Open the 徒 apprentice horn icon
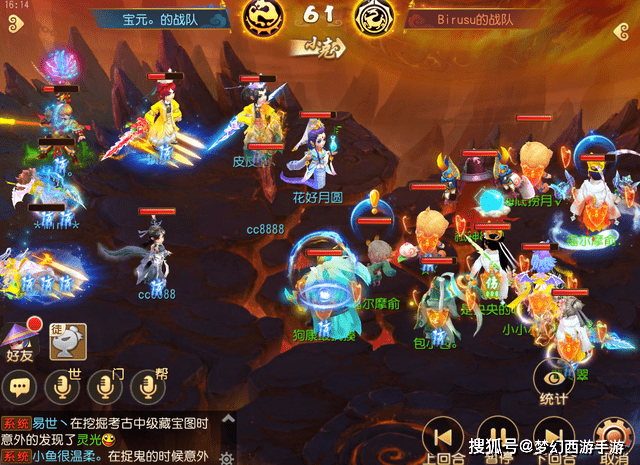The width and height of the screenshot is (640, 465). (x=68, y=342)
